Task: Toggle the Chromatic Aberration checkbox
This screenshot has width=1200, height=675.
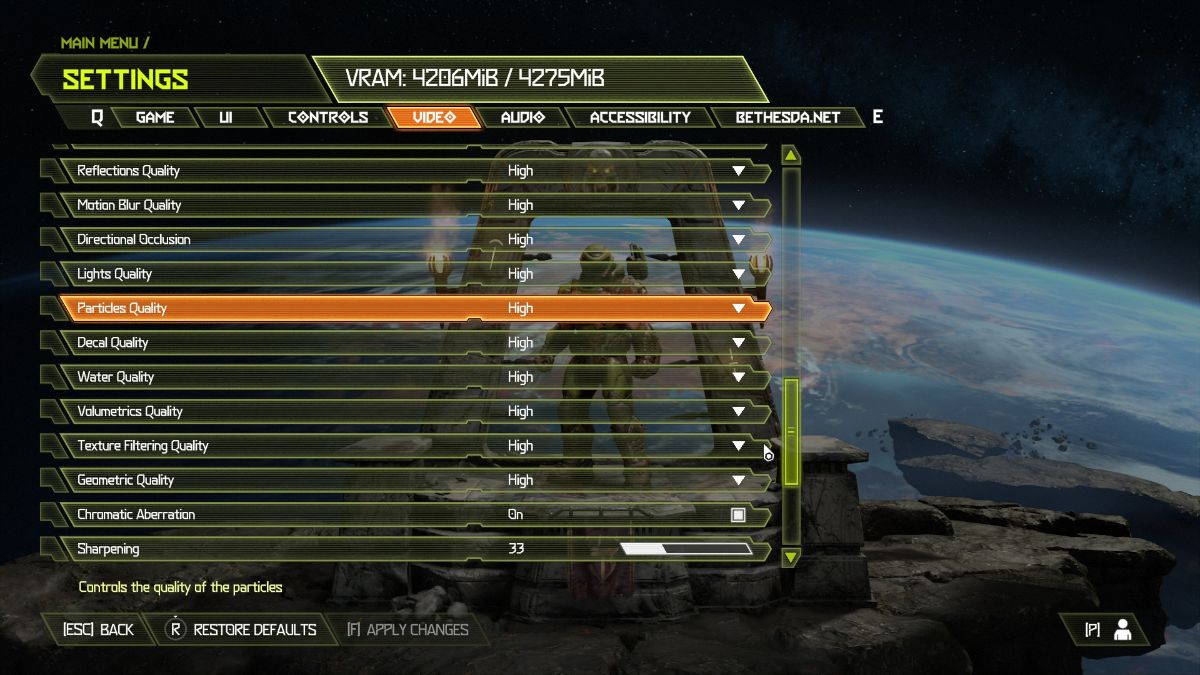Action: (x=738, y=515)
